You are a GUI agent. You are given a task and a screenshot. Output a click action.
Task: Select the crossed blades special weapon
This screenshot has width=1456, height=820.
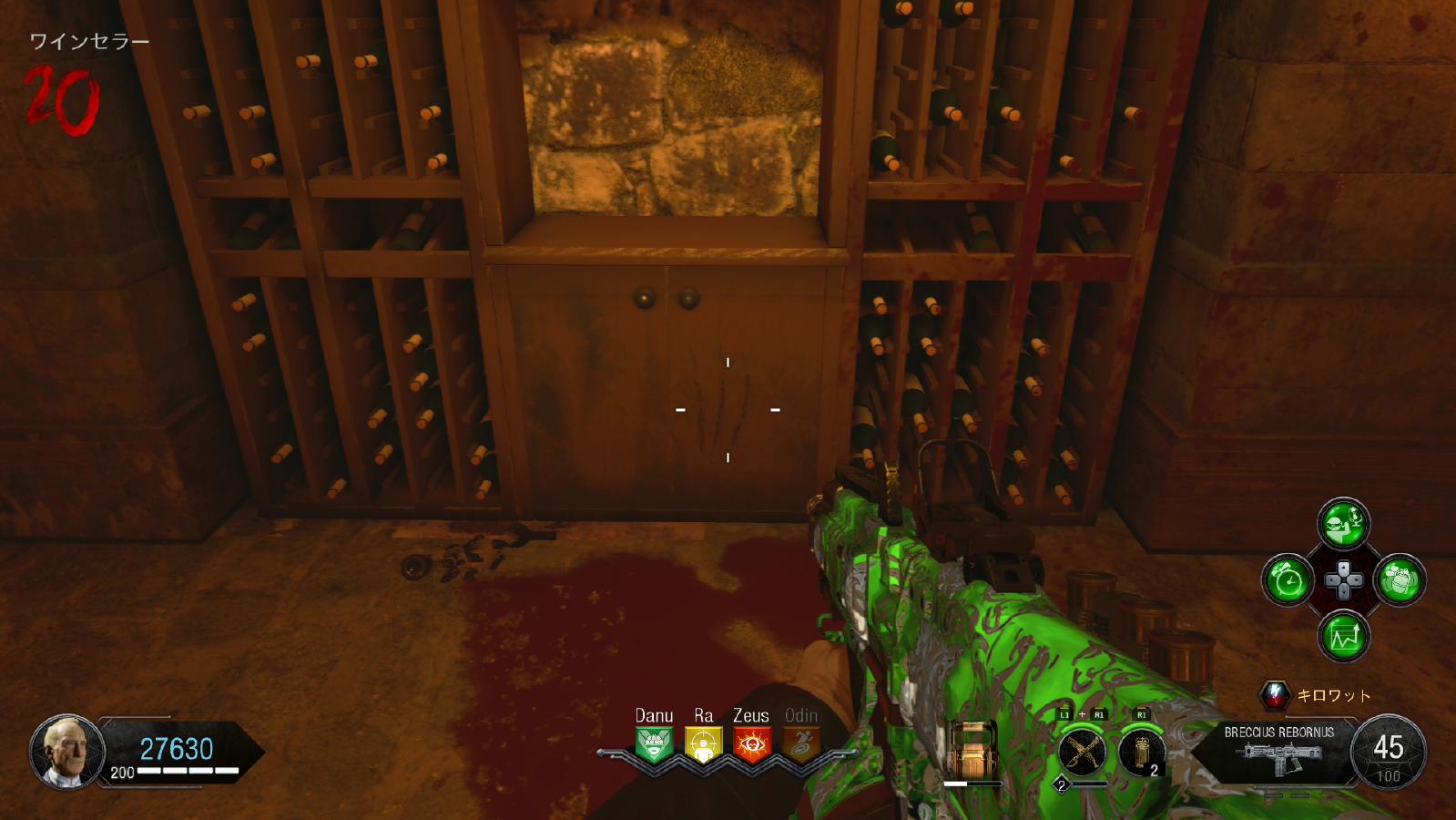(x=1082, y=753)
